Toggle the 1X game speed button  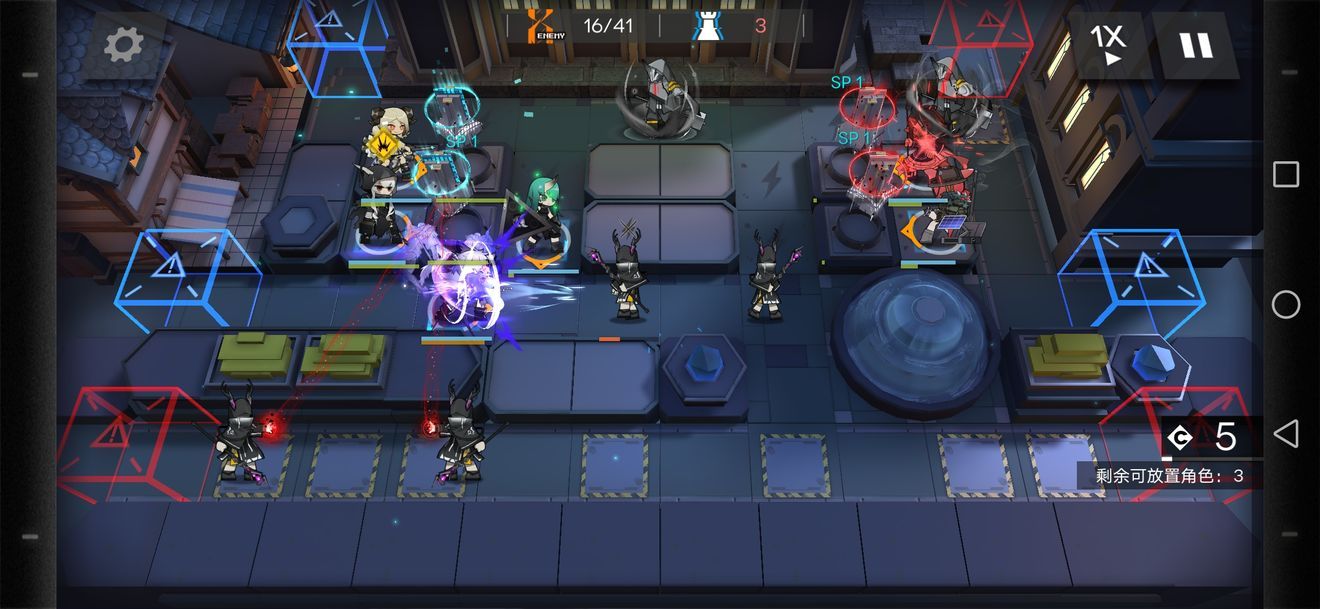(1108, 45)
